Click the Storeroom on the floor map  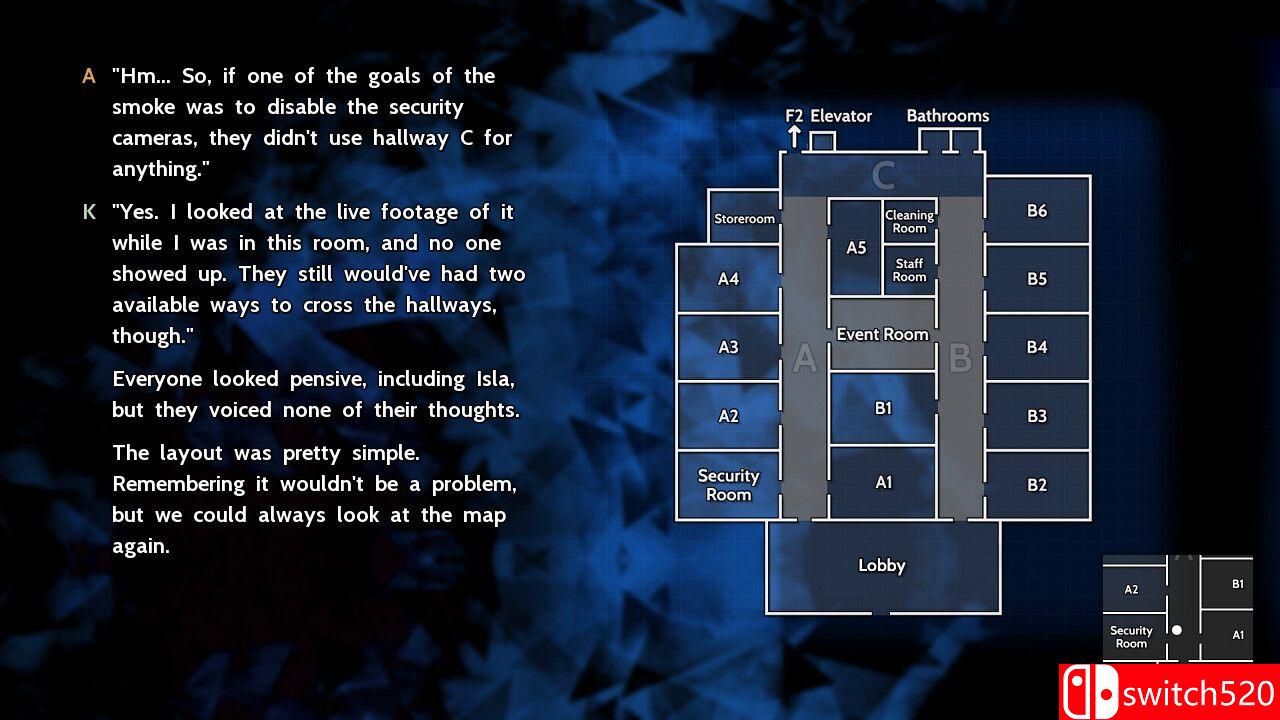(744, 218)
